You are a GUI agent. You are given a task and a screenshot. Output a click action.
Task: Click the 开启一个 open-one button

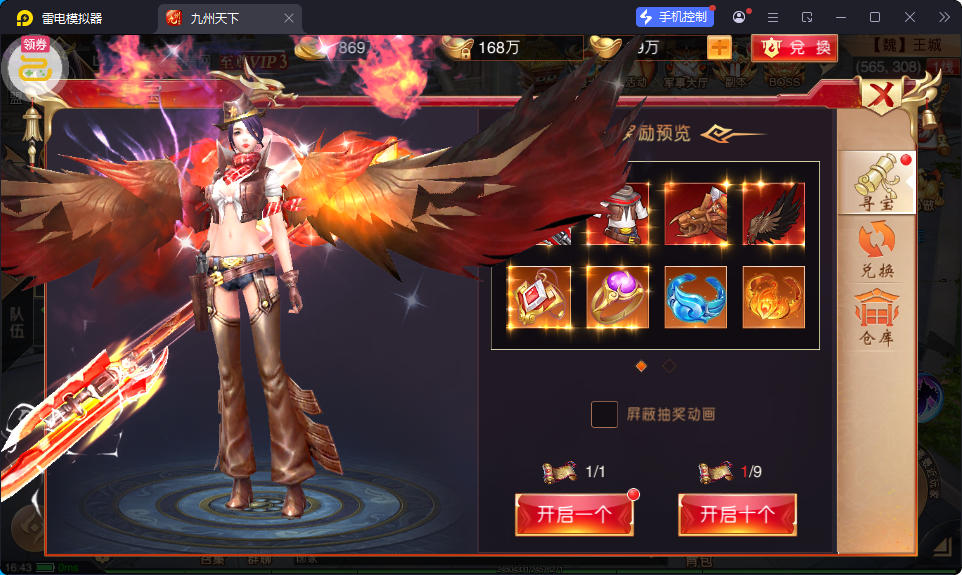pos(574,515)
